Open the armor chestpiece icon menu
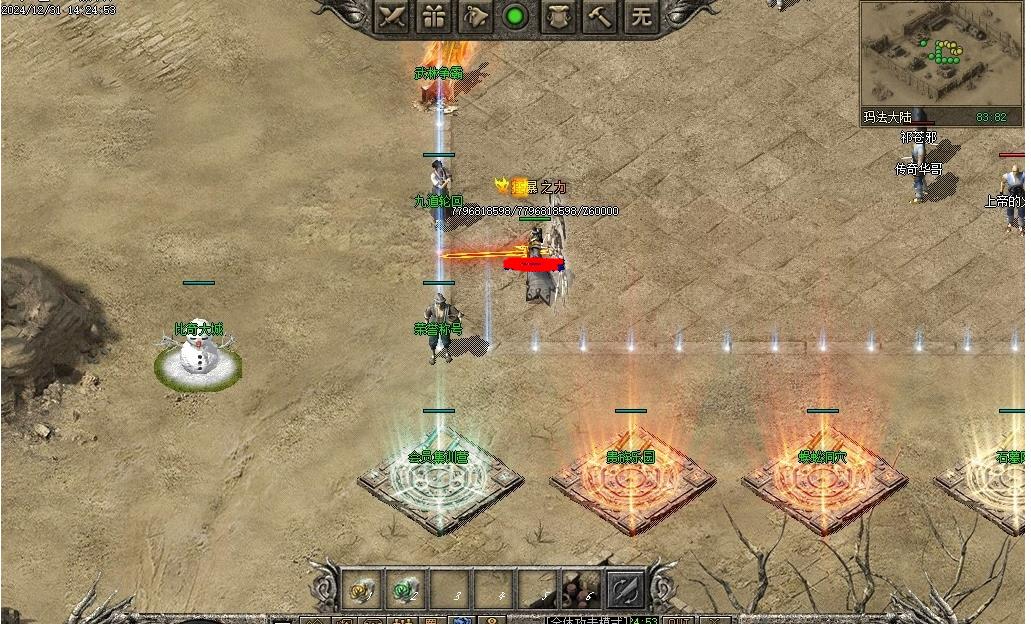 pyautogui.click(x=558, y=16)
